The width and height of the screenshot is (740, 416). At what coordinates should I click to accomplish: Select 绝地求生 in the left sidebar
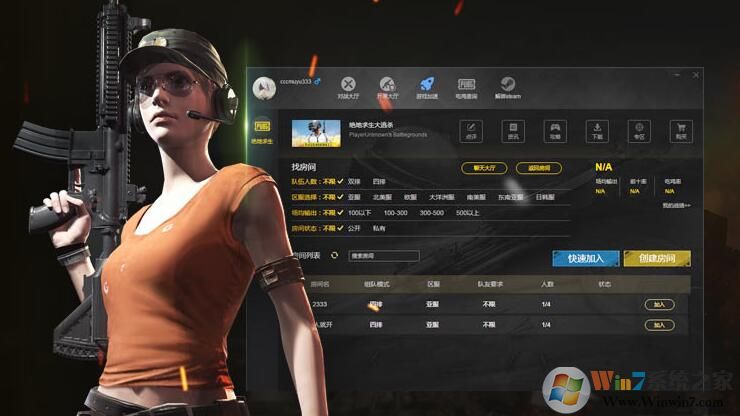point(261,132)
